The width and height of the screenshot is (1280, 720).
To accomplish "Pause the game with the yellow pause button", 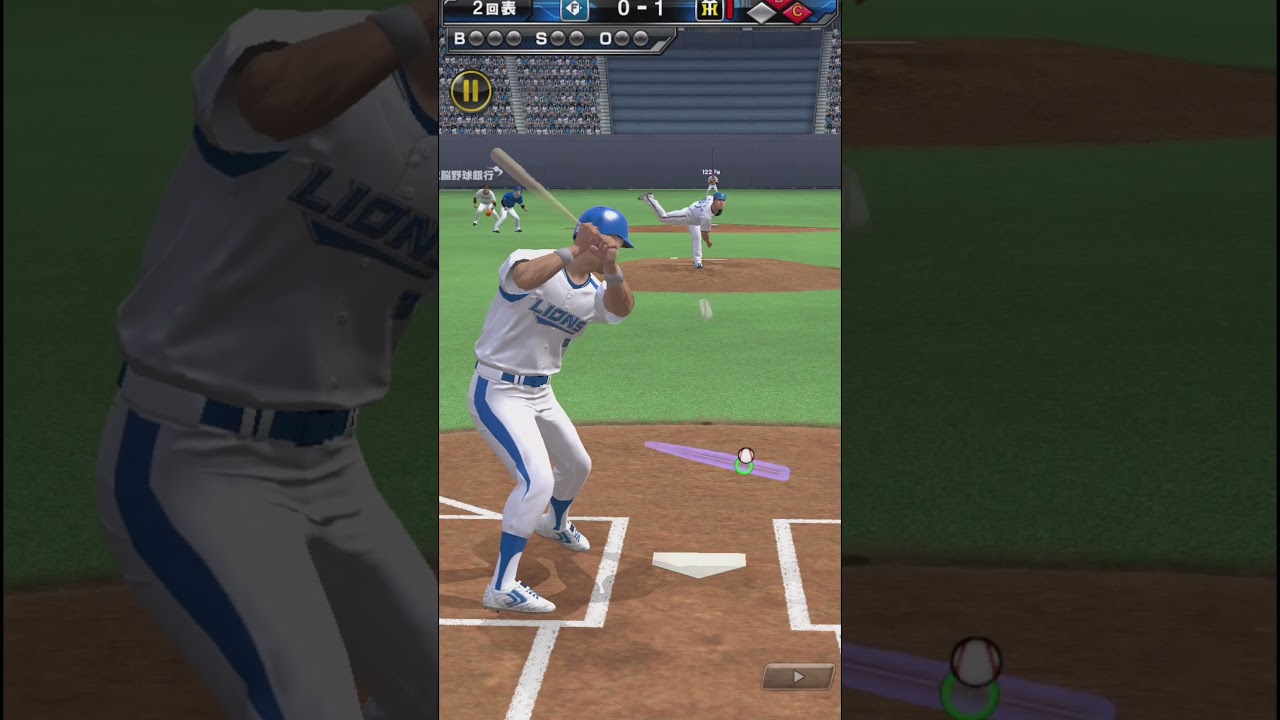I will 470,91.
